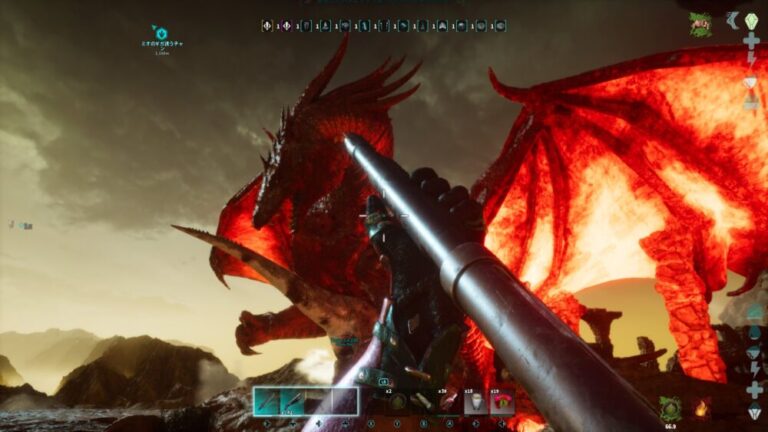Click the crescent moon status icon
Viewport: 768px width, 432px height.
(x=732, y=20)
